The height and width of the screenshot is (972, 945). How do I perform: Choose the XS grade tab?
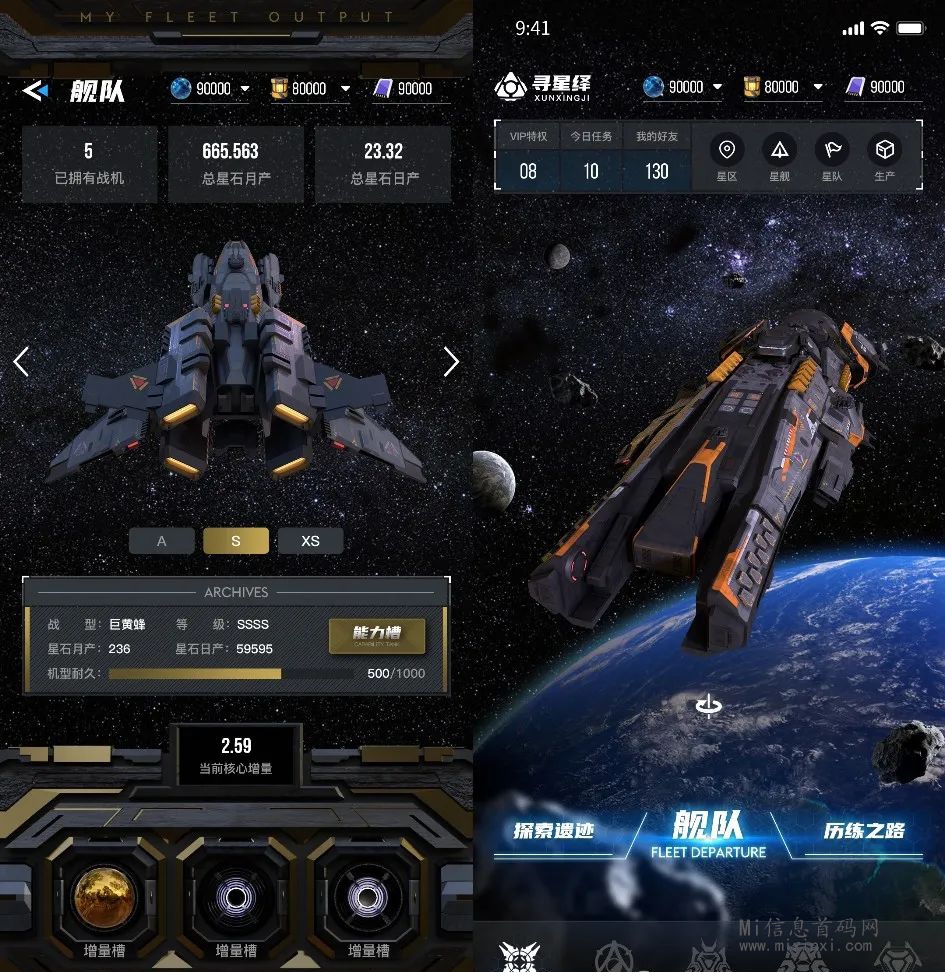point(310,541)
